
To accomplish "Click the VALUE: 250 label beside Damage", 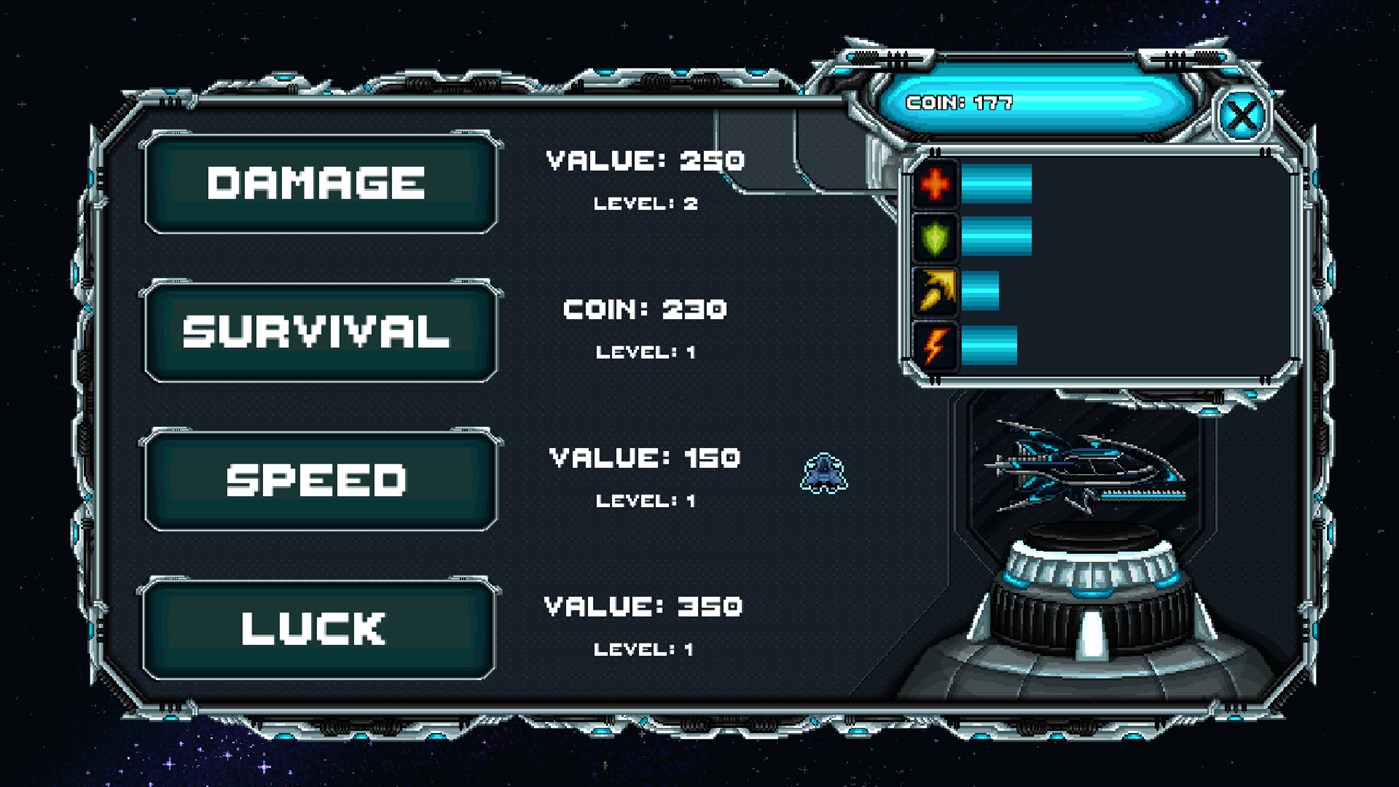I will 643,160.
